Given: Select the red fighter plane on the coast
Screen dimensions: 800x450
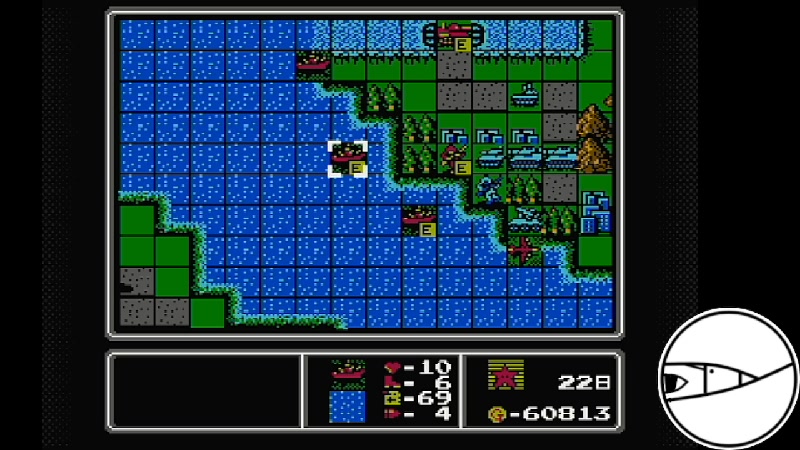Looking at the screenshot, I should [524, 249].
